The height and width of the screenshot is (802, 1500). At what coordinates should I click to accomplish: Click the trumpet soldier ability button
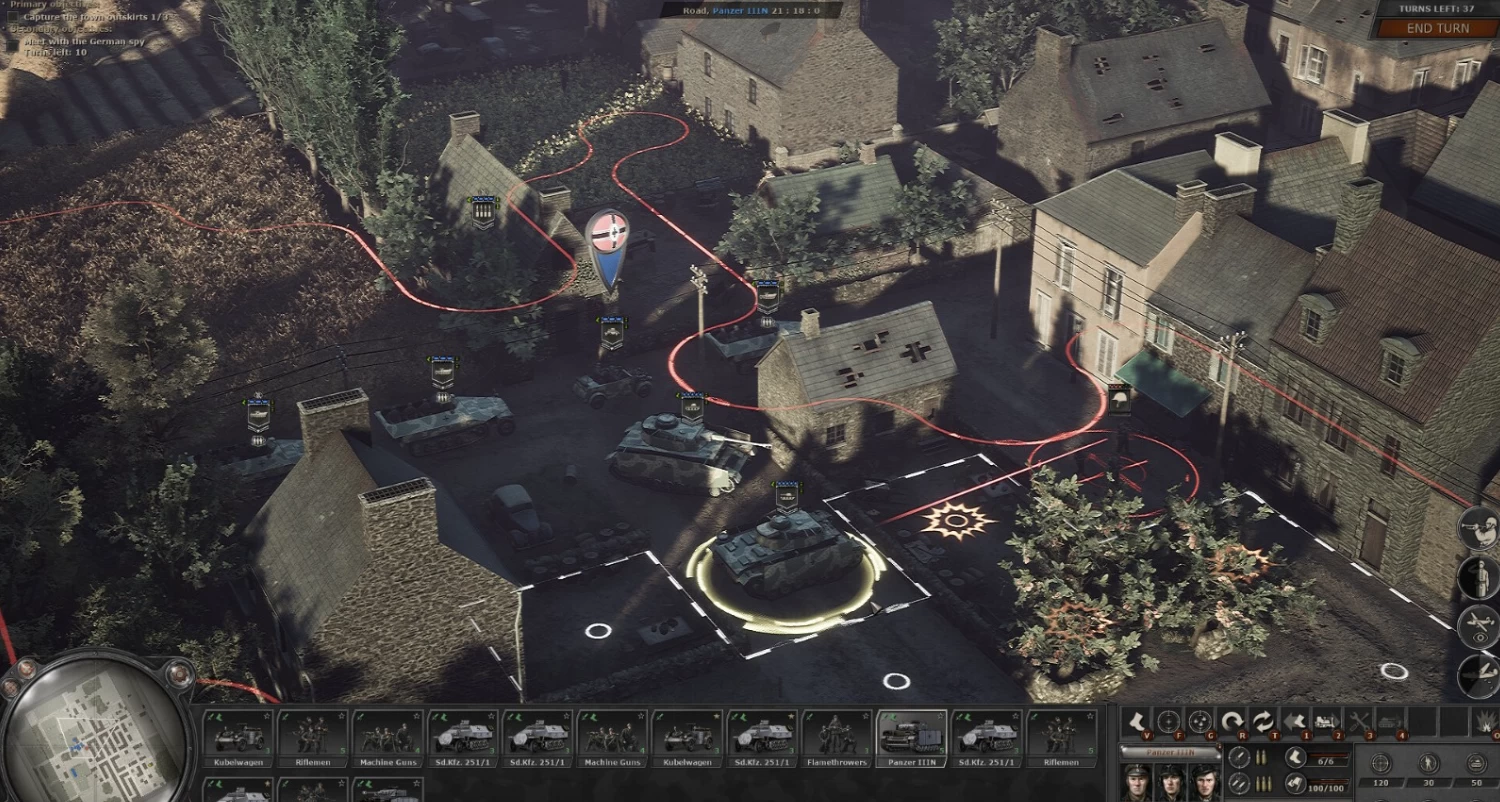(x=1478, y=529)
